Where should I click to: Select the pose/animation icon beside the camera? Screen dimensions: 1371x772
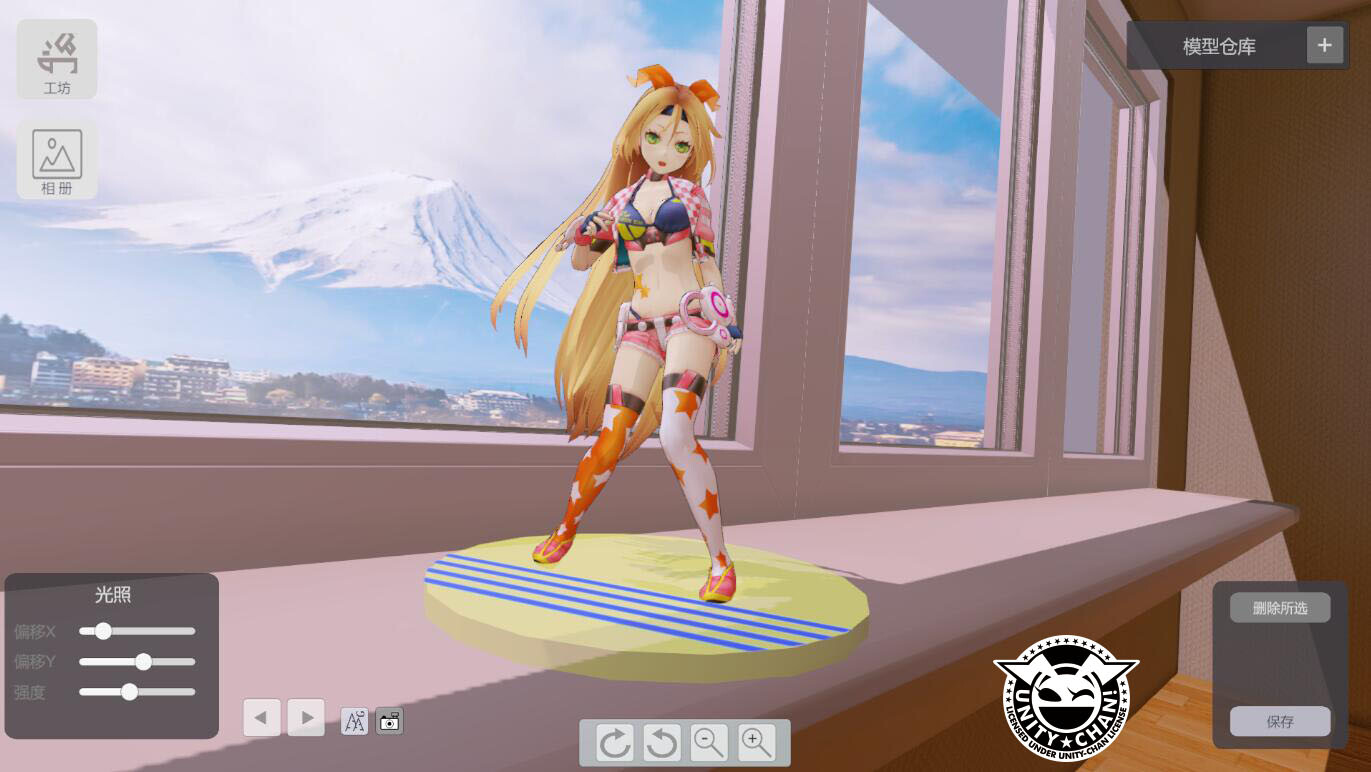[355, 720]
